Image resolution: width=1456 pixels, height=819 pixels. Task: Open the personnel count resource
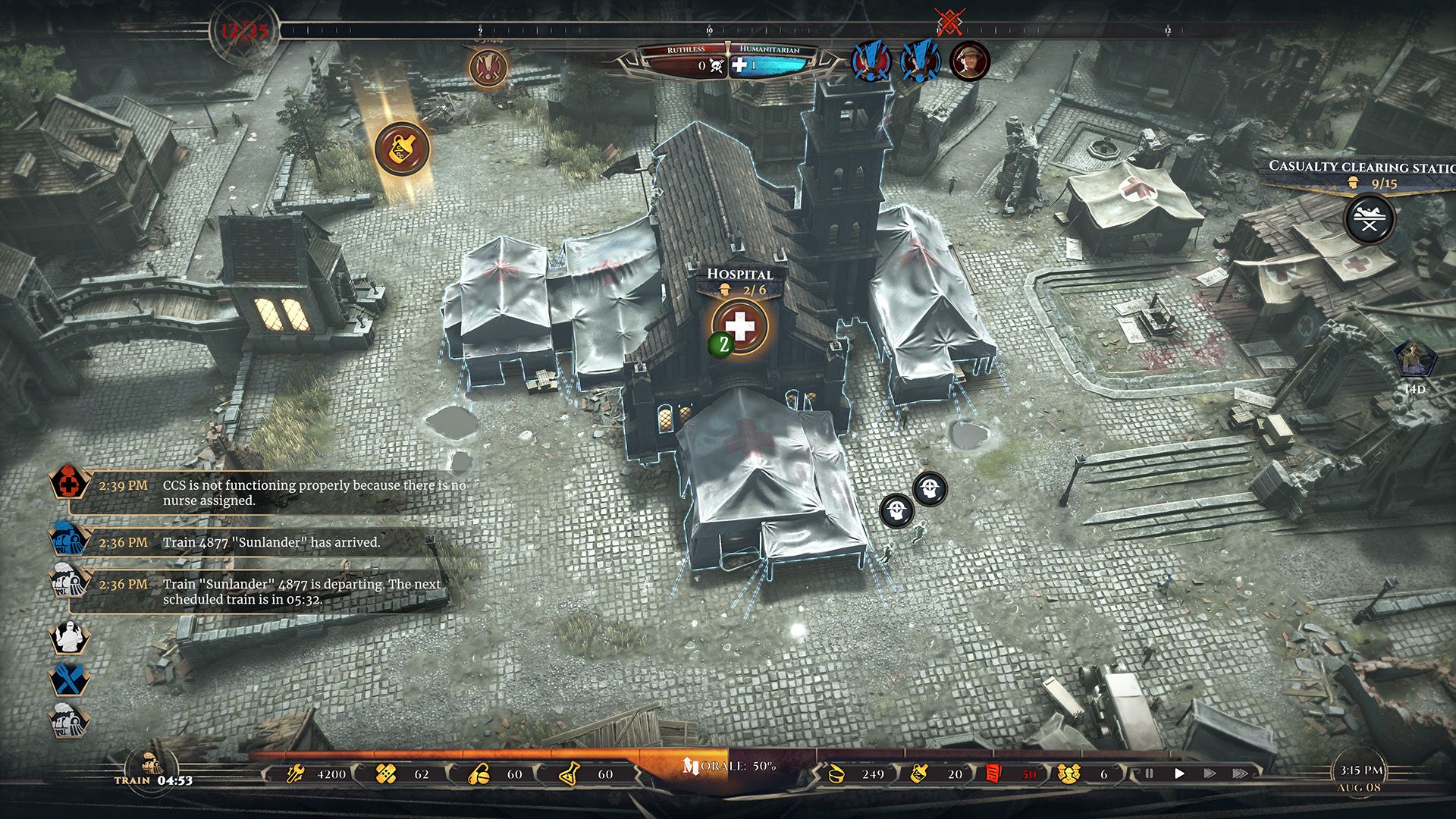(1069, 774)
